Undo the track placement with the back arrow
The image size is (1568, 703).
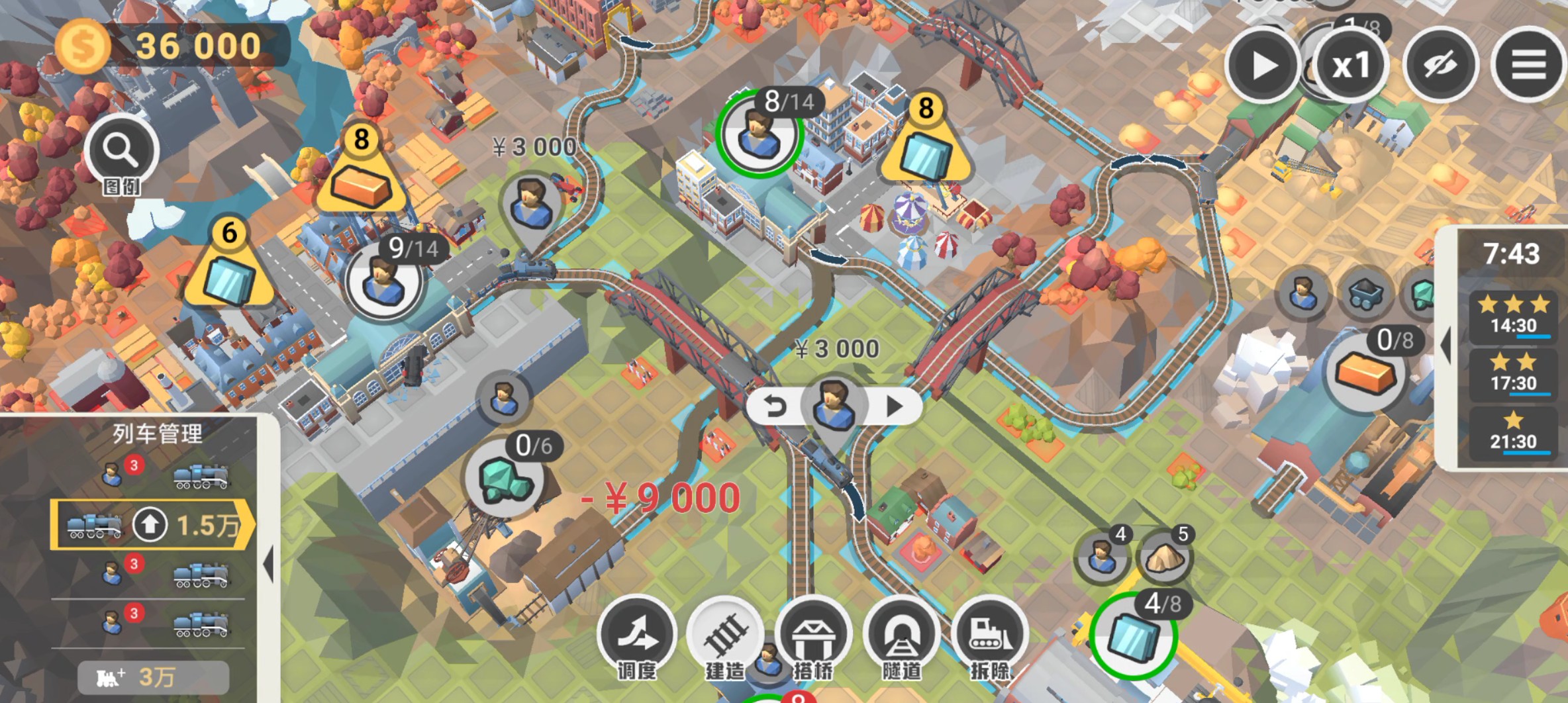(x=775, y=406)
